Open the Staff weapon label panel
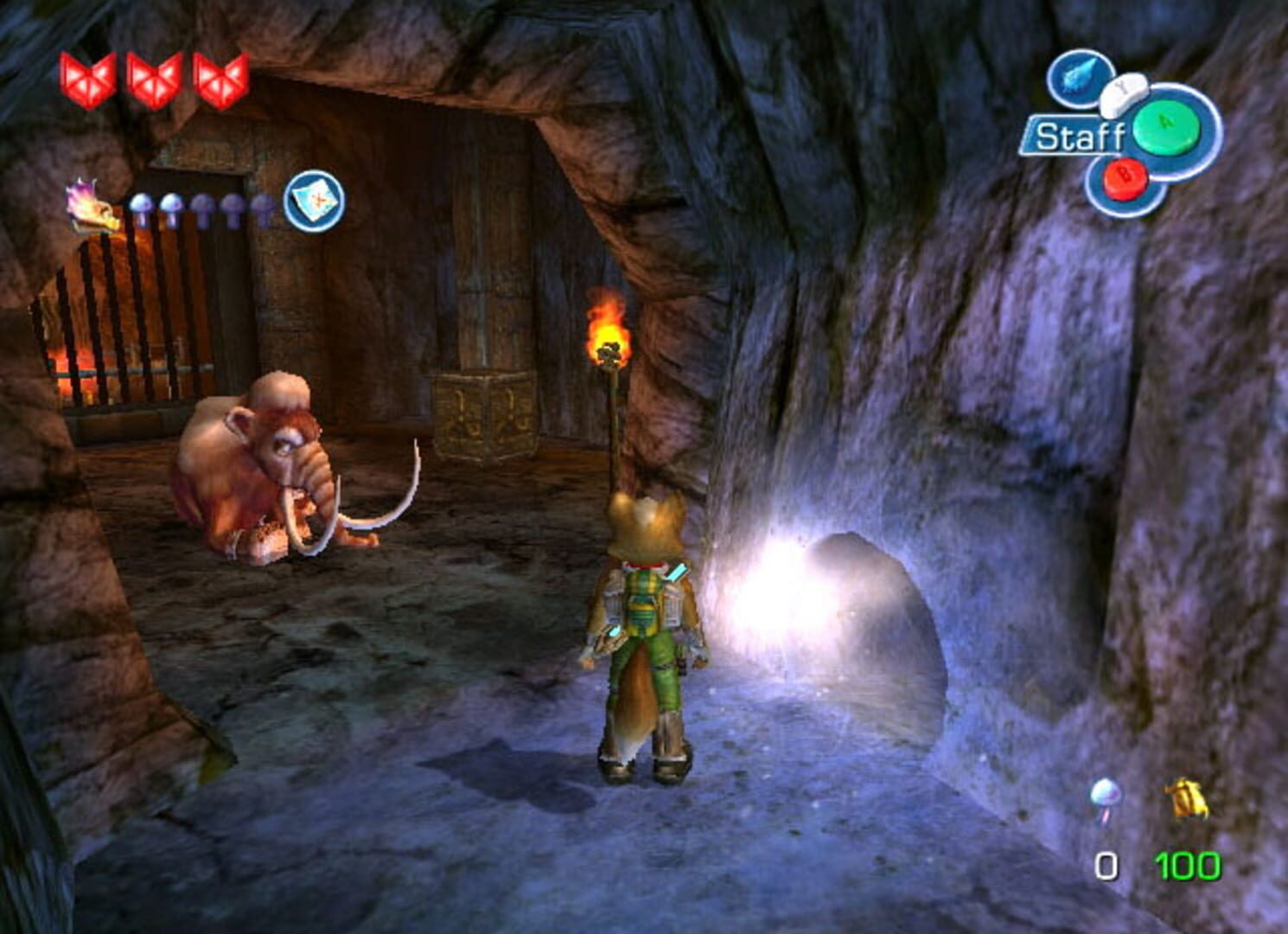This screenshot has width=1288, height=934. 1082,134
